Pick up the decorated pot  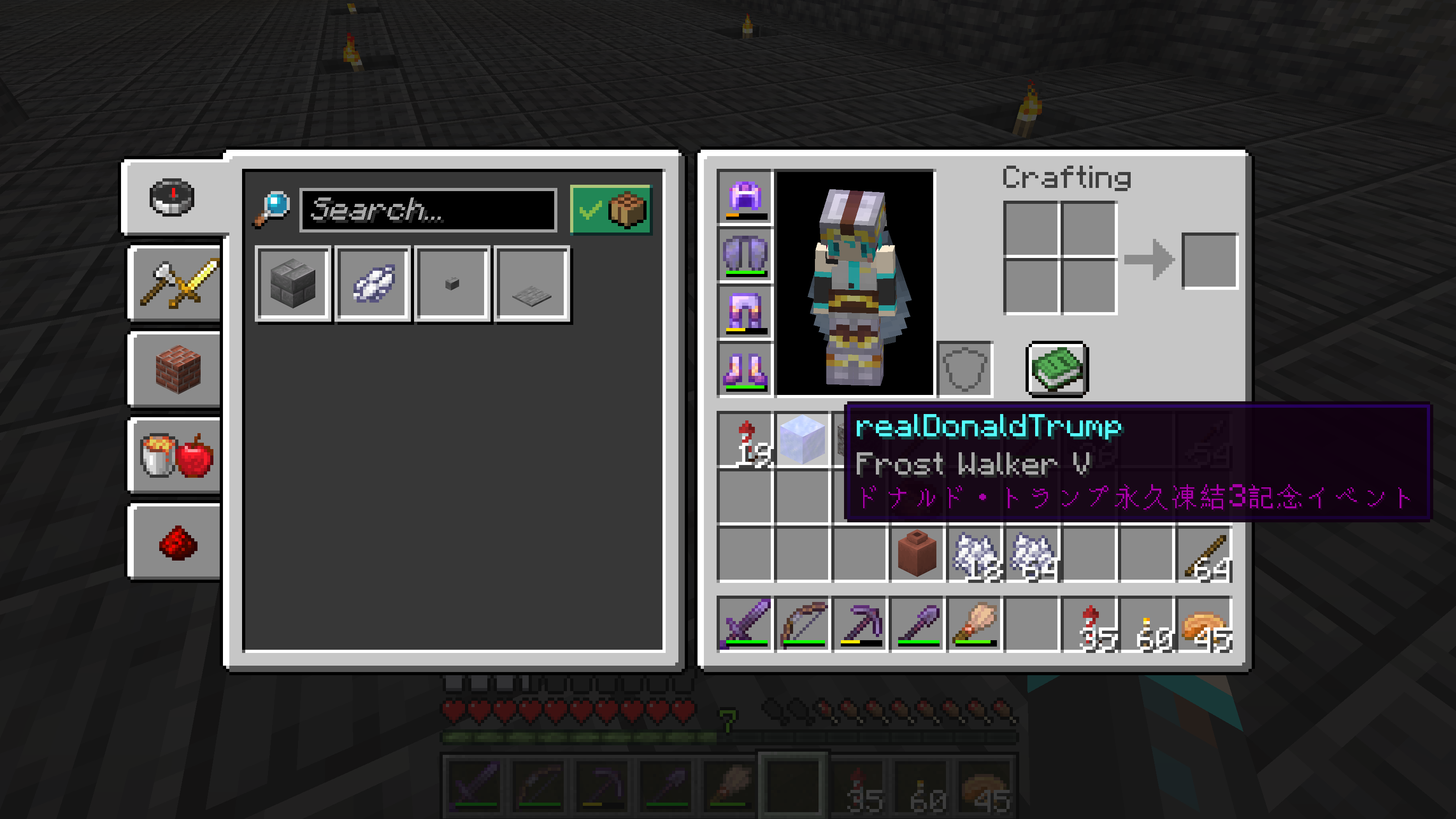917,554
